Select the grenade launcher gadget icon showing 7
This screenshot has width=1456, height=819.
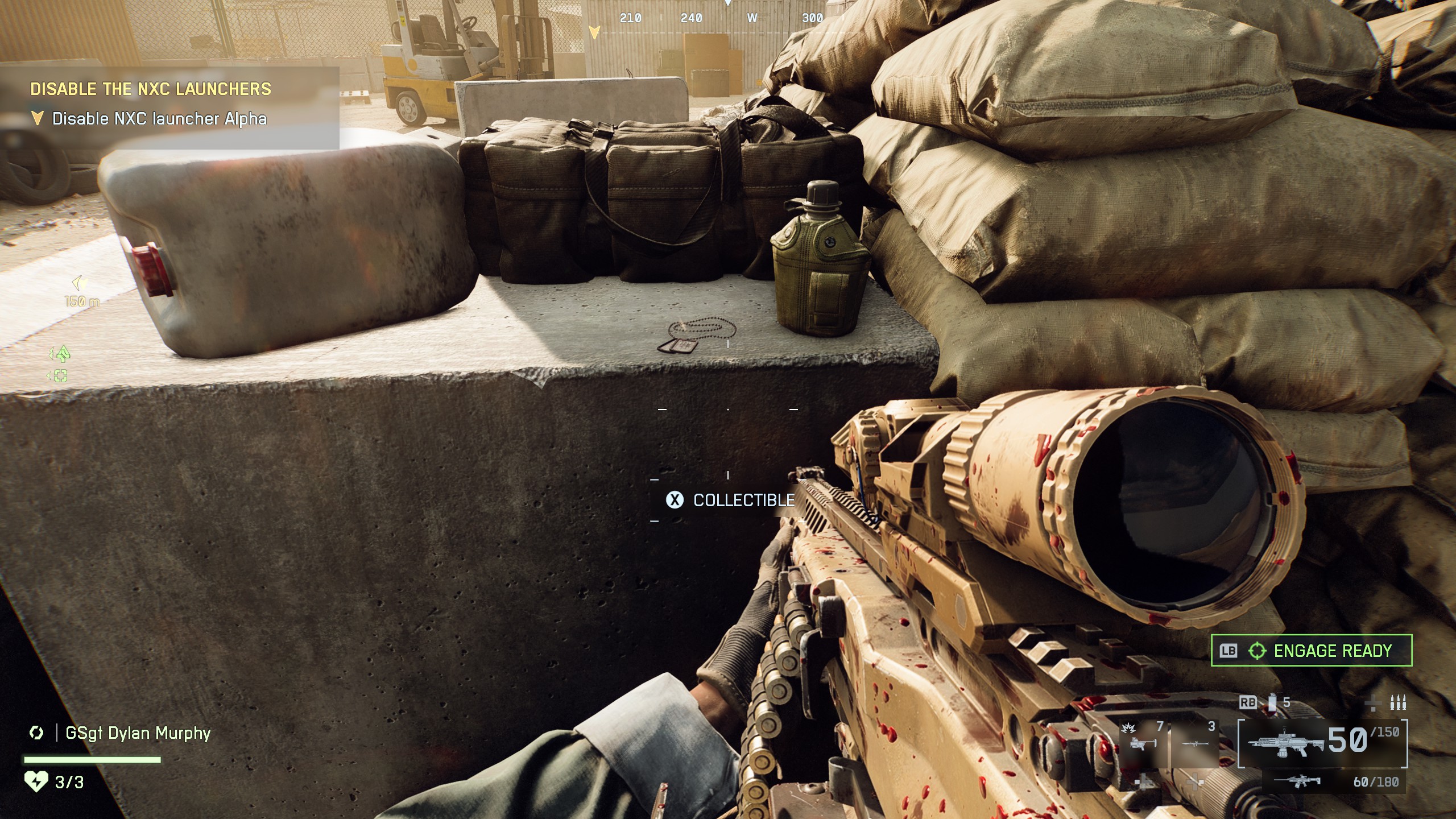(x=1143, y=744)
